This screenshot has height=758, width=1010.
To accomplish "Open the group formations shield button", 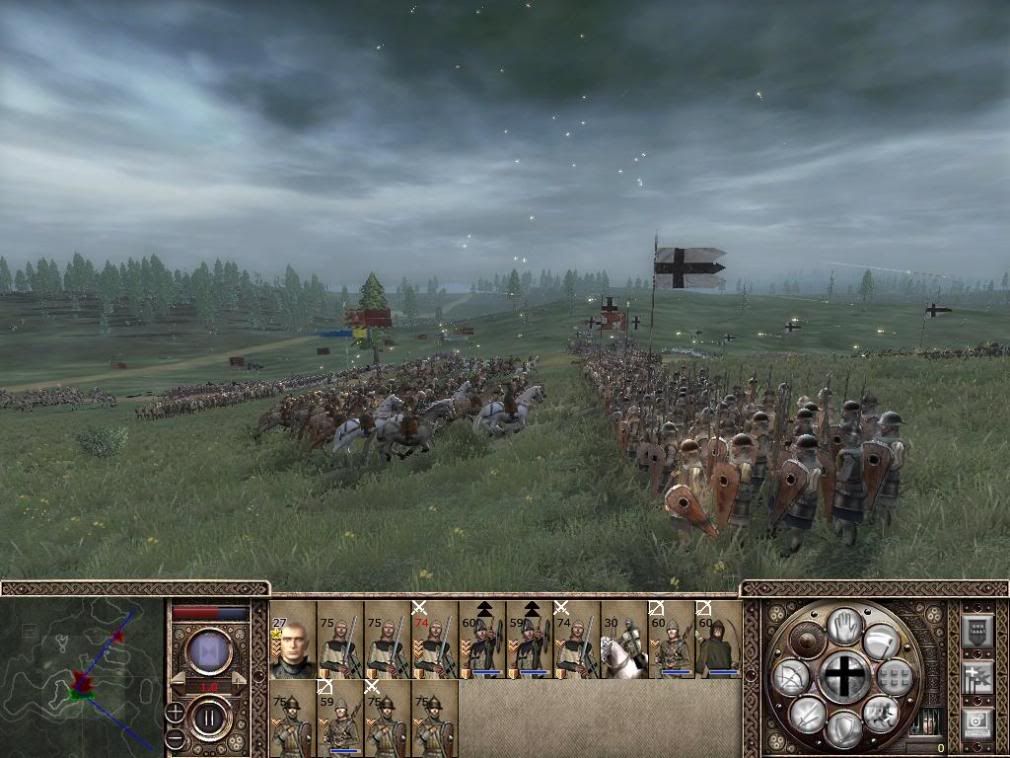I will (x=976, y=632).
